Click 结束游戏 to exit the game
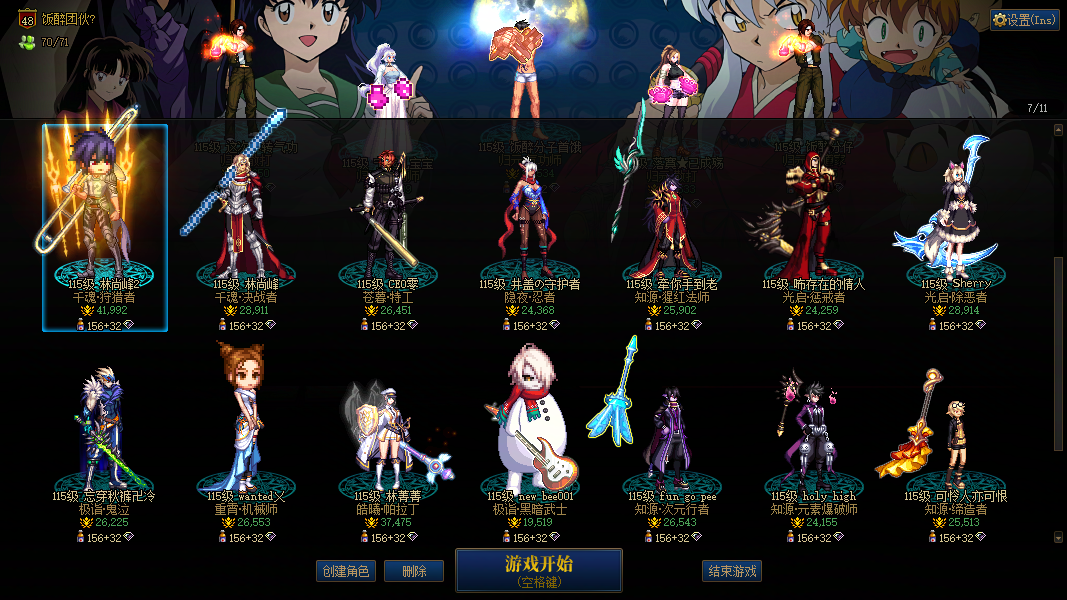The height and width of the screenshot is (600, 1067). tap(732, 571)
